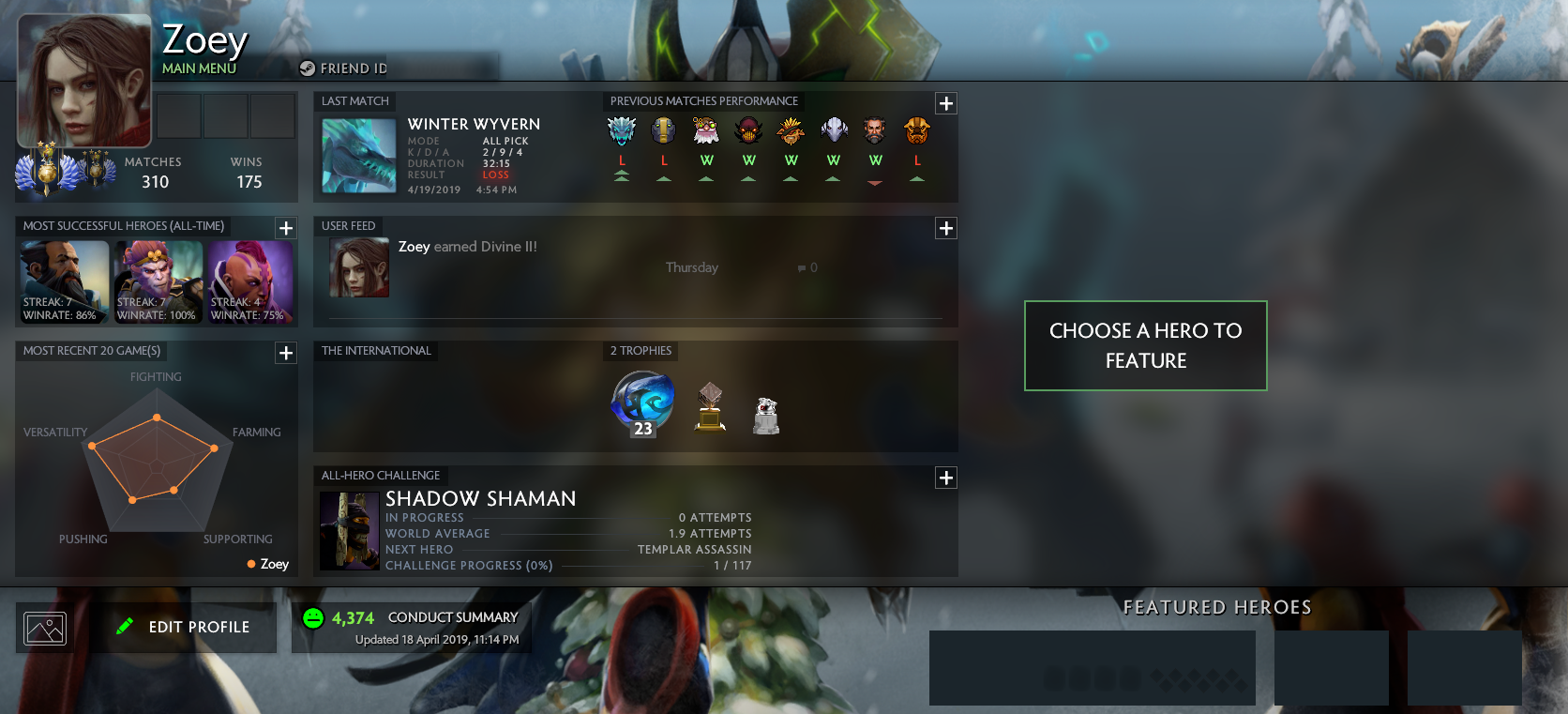Select the Monkey King most successful hero card
The width and height of the screenshot is (1568, 714).
tap(158, 281)
